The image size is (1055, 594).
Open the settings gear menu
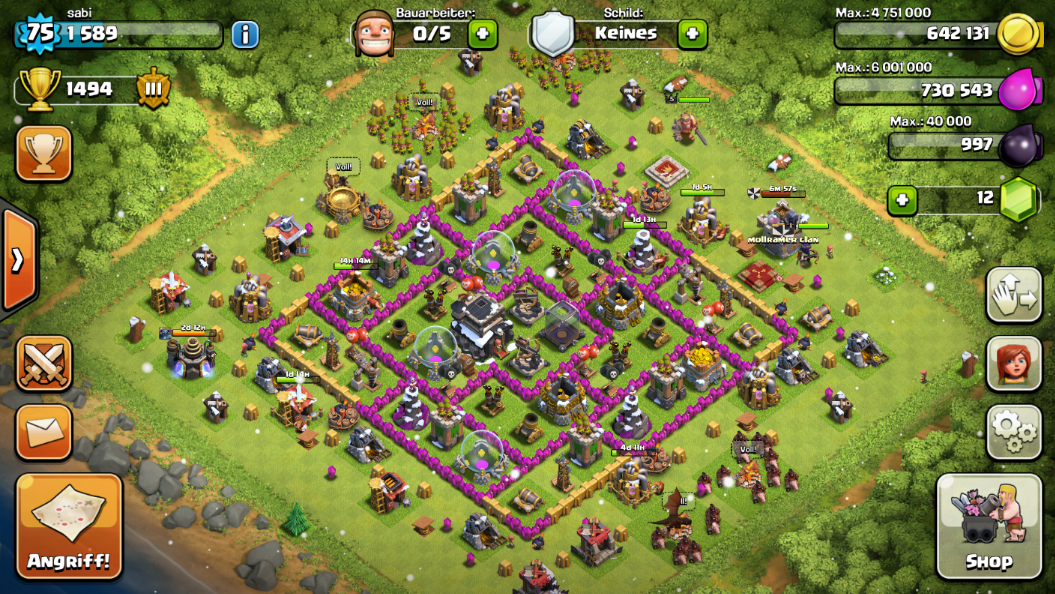click(1014, 430)
